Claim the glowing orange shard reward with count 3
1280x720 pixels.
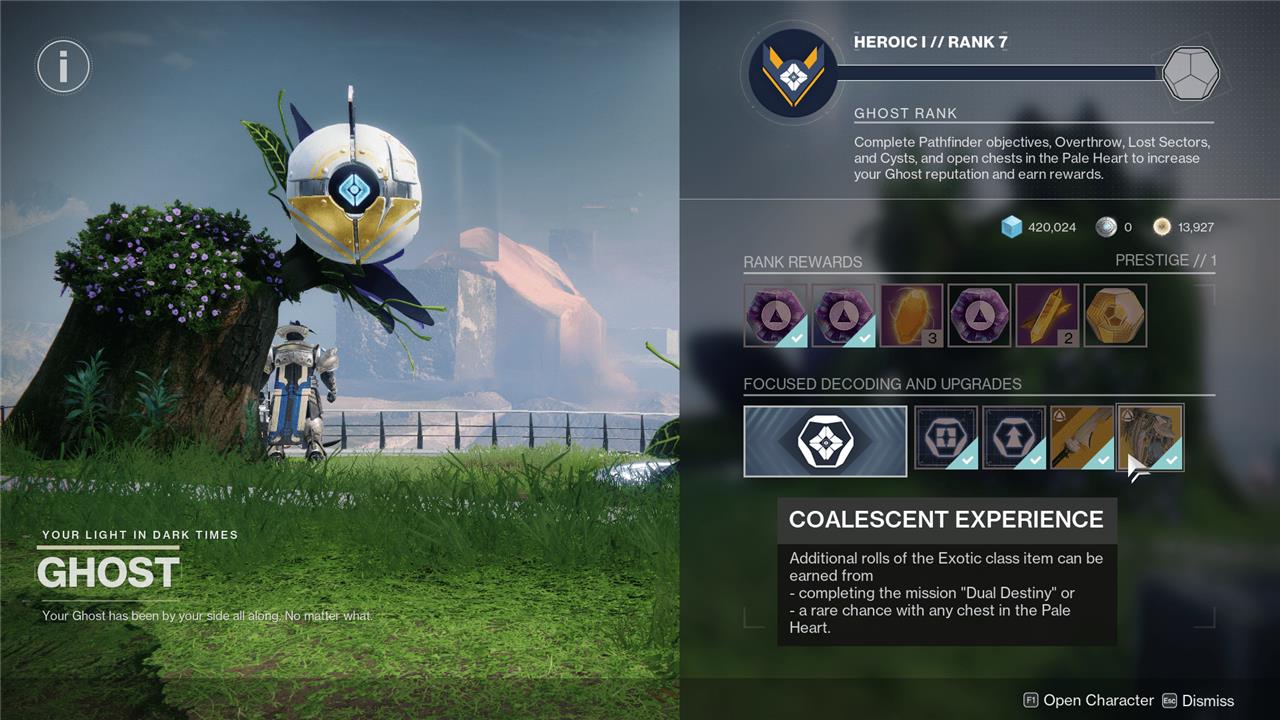coord(911,315)
